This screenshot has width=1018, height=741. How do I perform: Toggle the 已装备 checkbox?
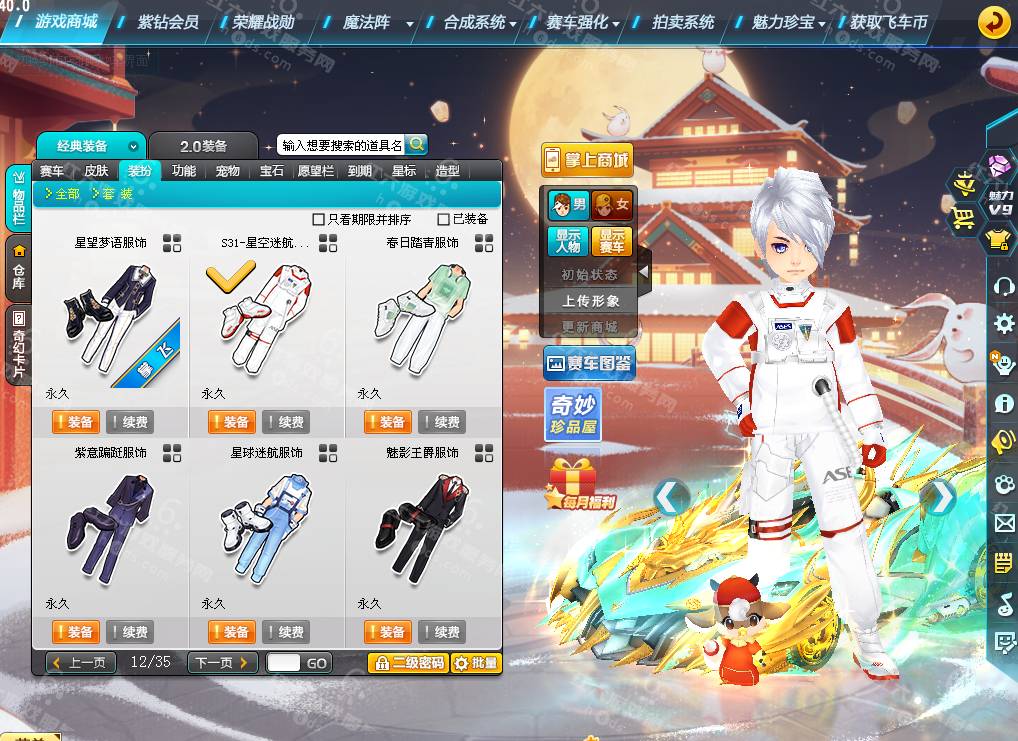tap(444, 219)
